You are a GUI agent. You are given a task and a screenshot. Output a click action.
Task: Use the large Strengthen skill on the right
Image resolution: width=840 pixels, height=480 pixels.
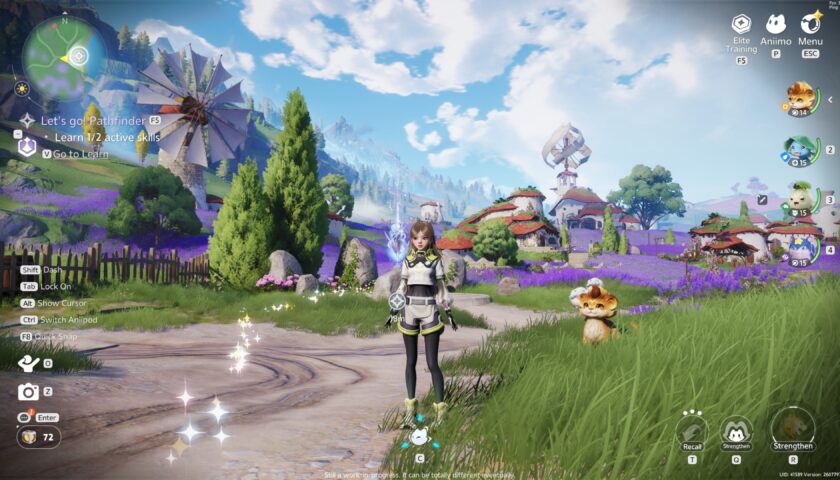coord(792,426)
